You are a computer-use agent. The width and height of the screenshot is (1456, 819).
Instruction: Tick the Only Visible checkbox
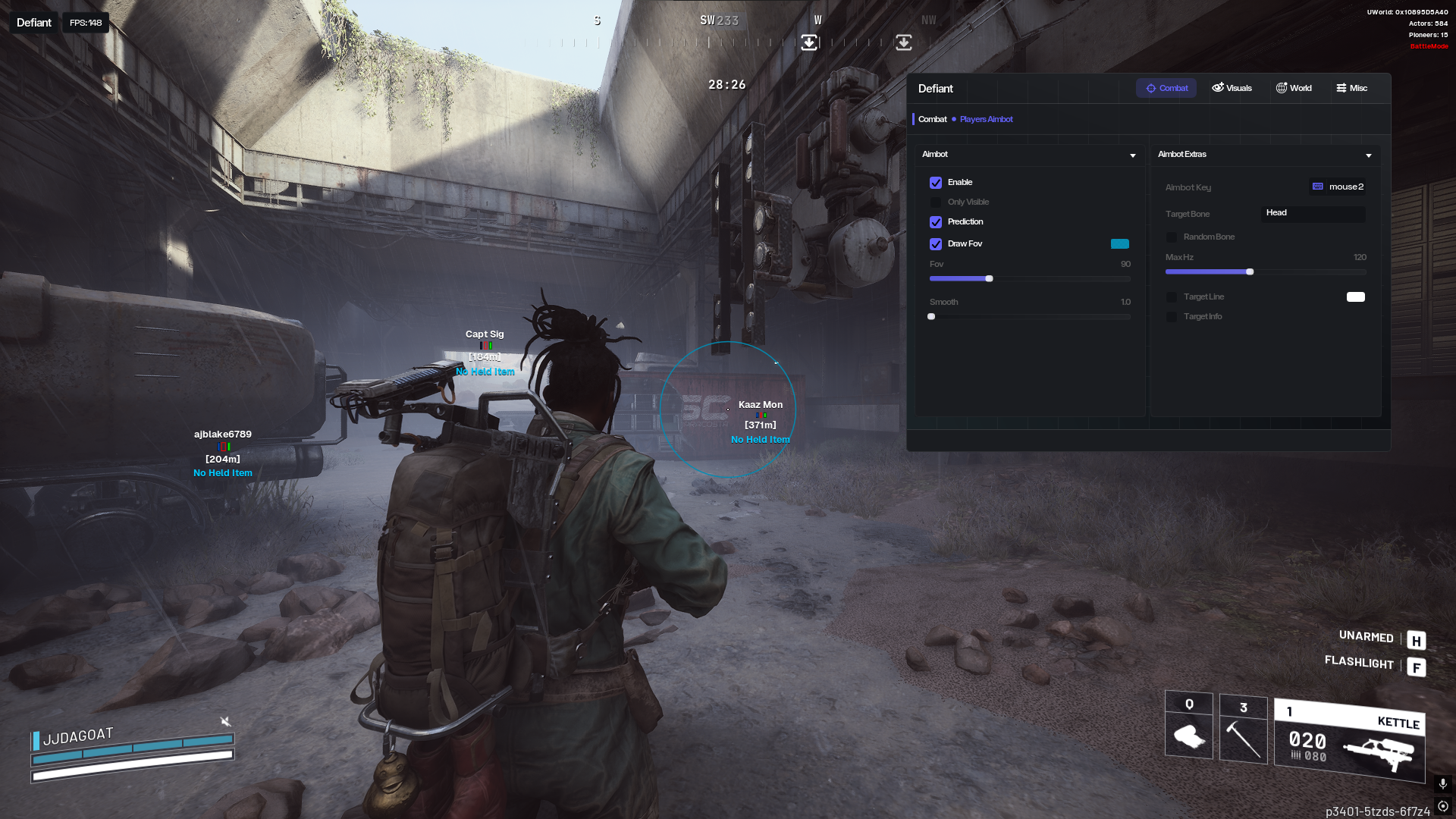point(936,202)
